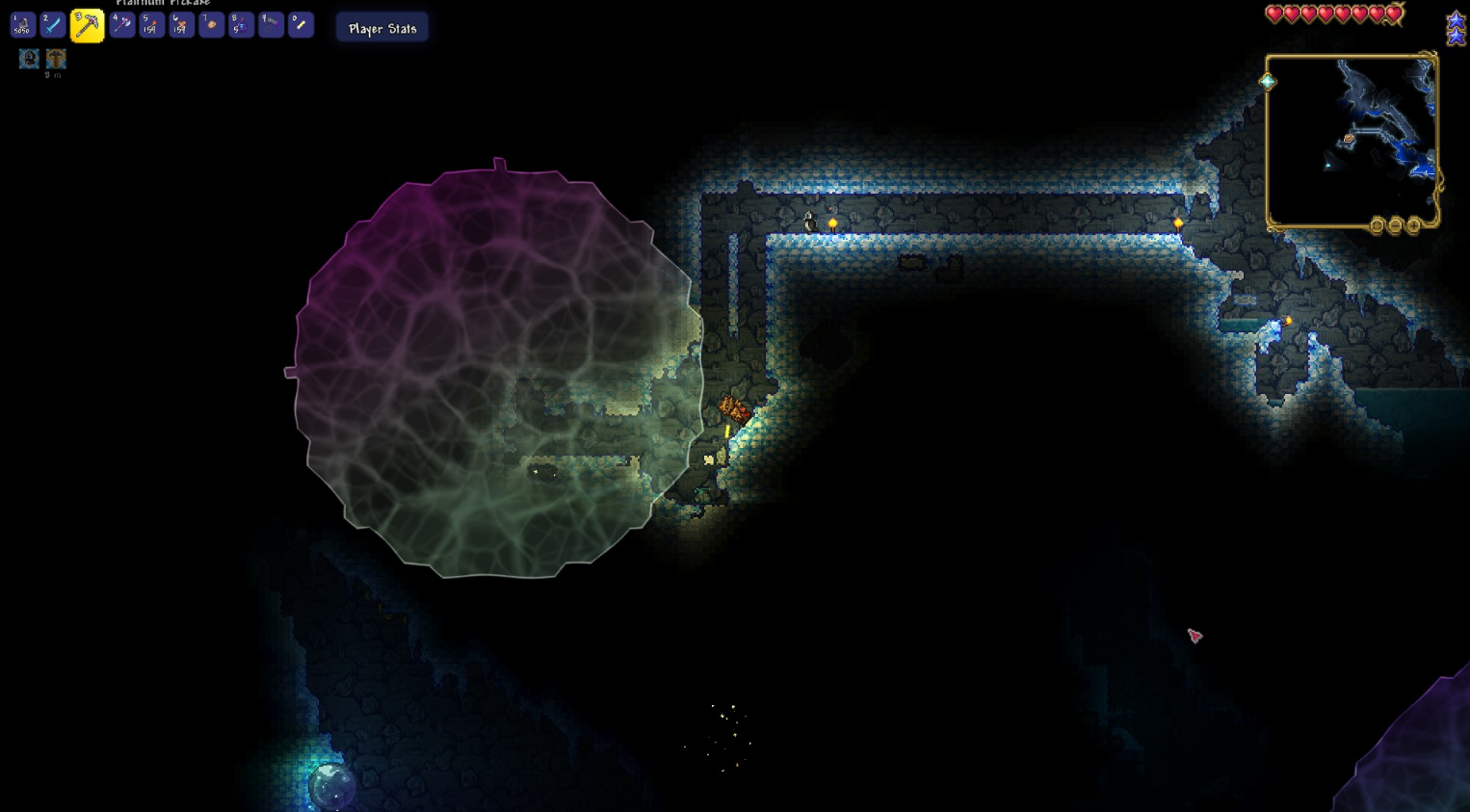The image size is (1470, 812).
Task: Open the Player Stats panel
Action: coord(382,28)
